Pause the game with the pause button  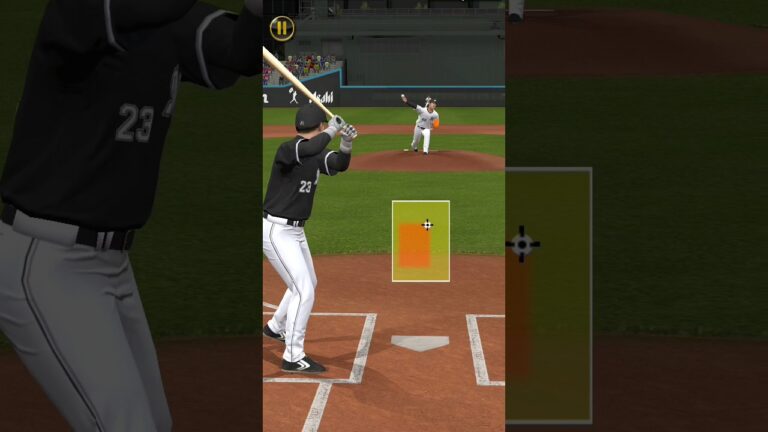coord(283,28)
